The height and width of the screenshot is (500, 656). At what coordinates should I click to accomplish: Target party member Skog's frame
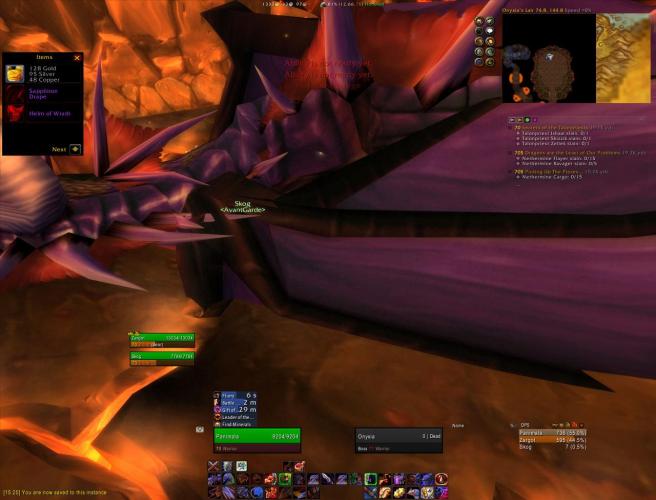tap(161, 356)
